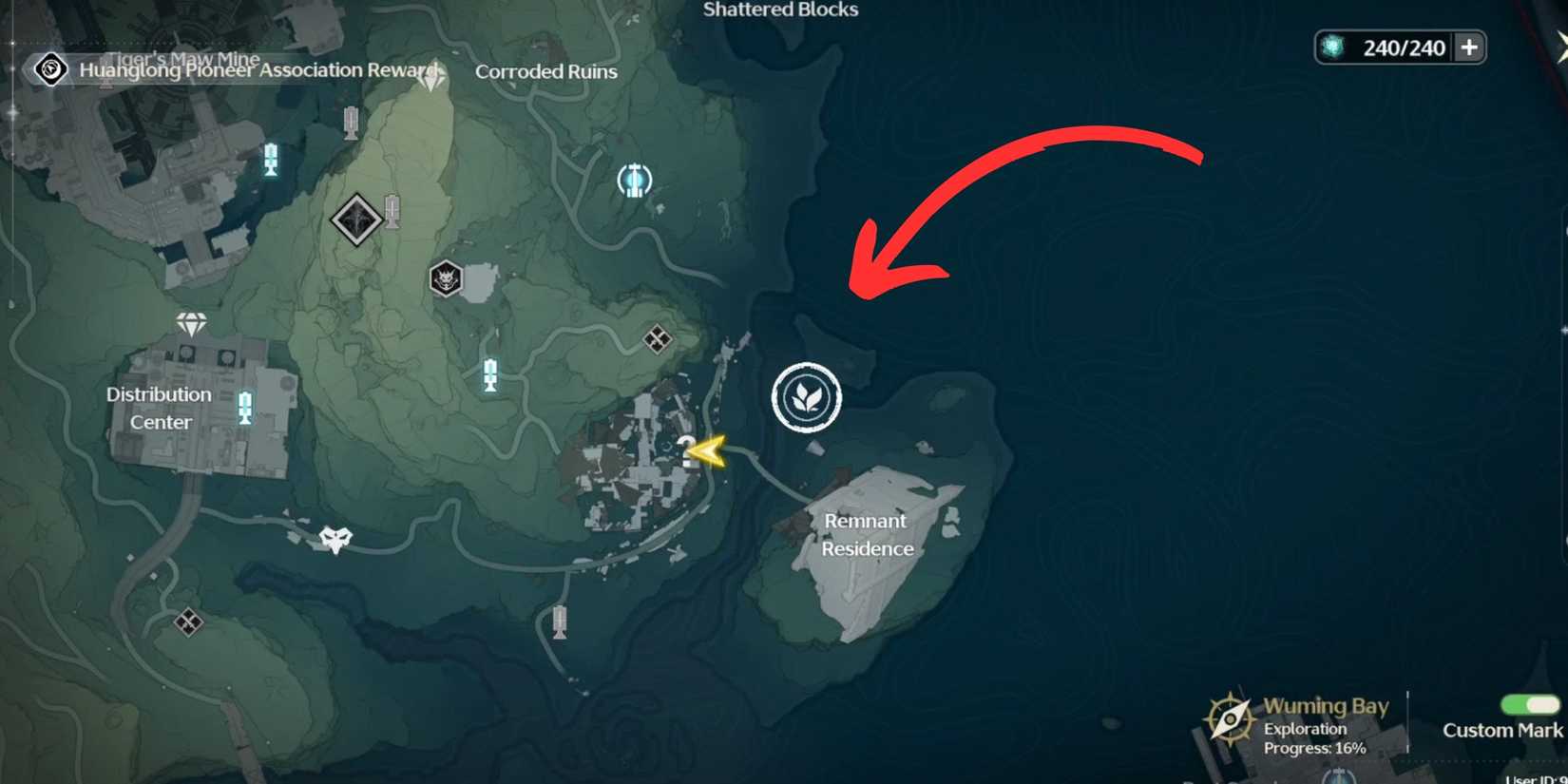Click the diamond marker east of Corroded Ruins

click(660, 338)
